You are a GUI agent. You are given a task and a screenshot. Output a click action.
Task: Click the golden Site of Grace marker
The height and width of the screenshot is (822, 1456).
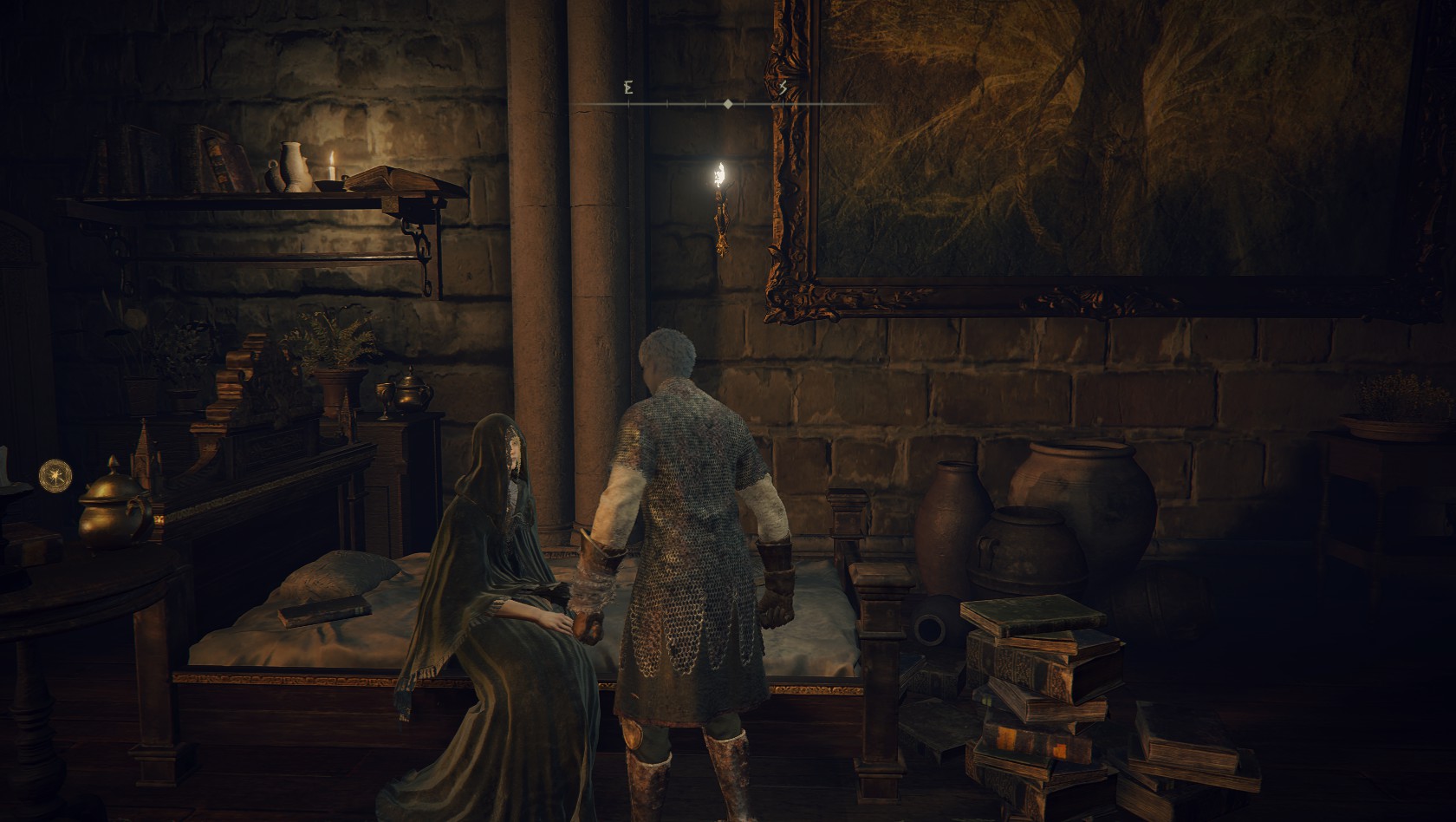[x=53, y=474]
